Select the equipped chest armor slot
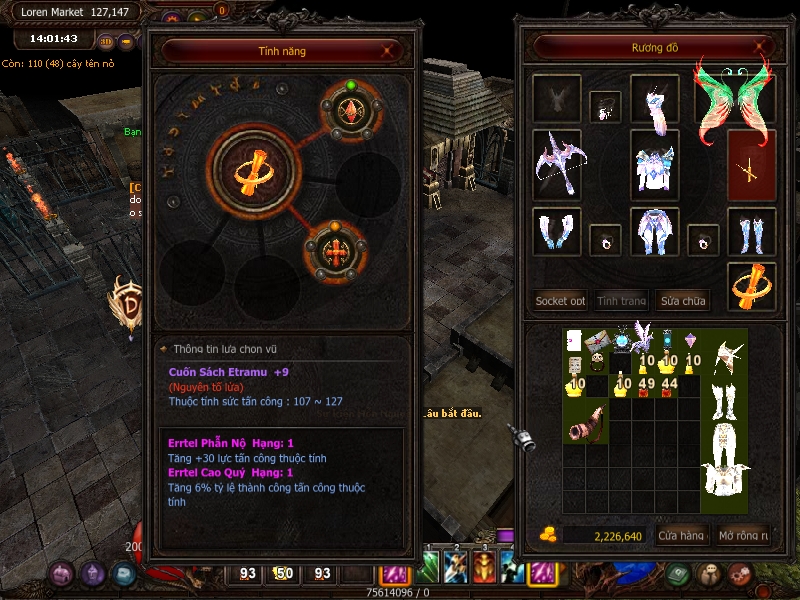The height and width of the screenshot is (600, 800). [x=655, y=165]
